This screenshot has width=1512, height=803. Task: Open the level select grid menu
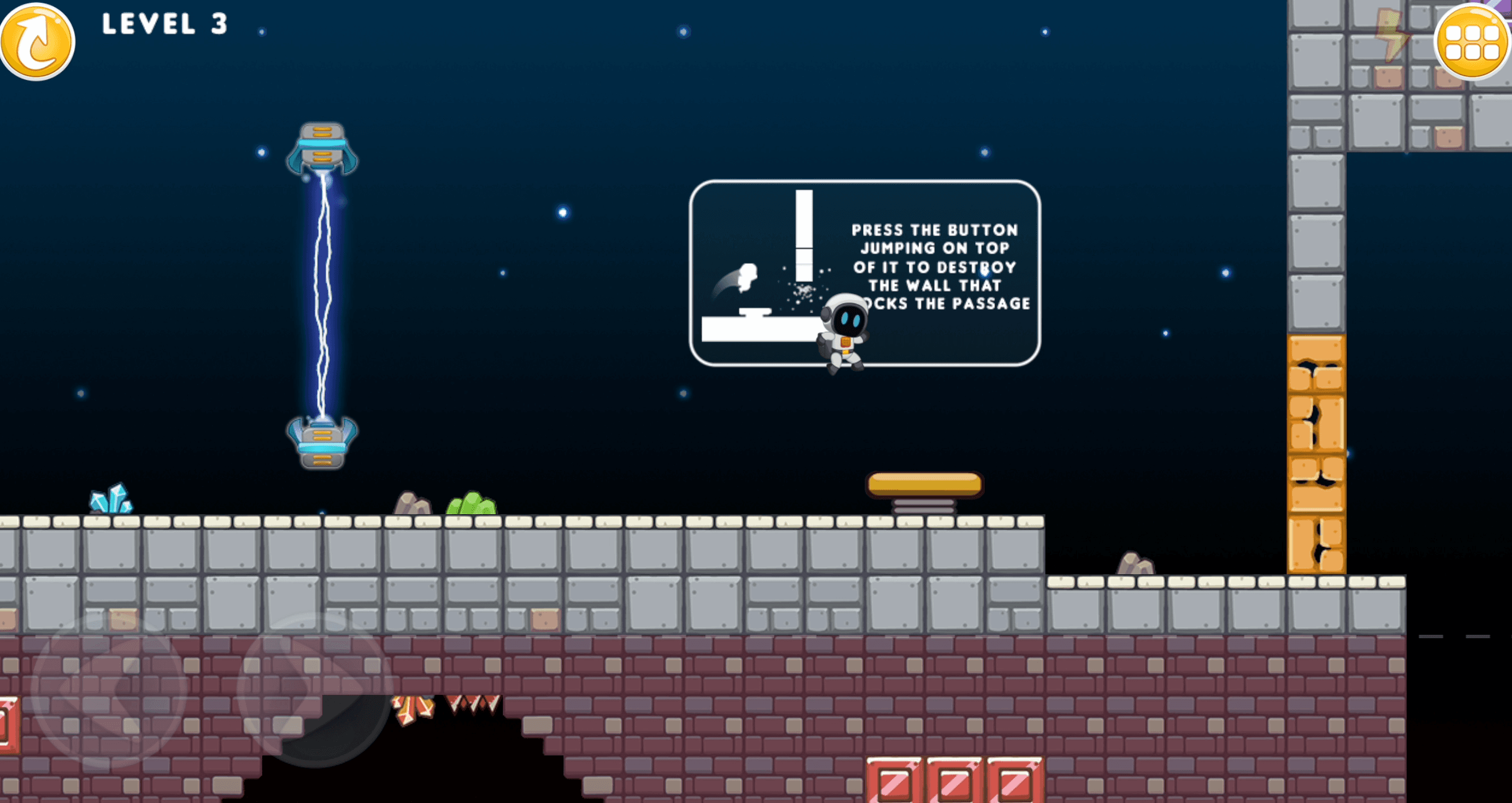click(x=1471, y=41)
